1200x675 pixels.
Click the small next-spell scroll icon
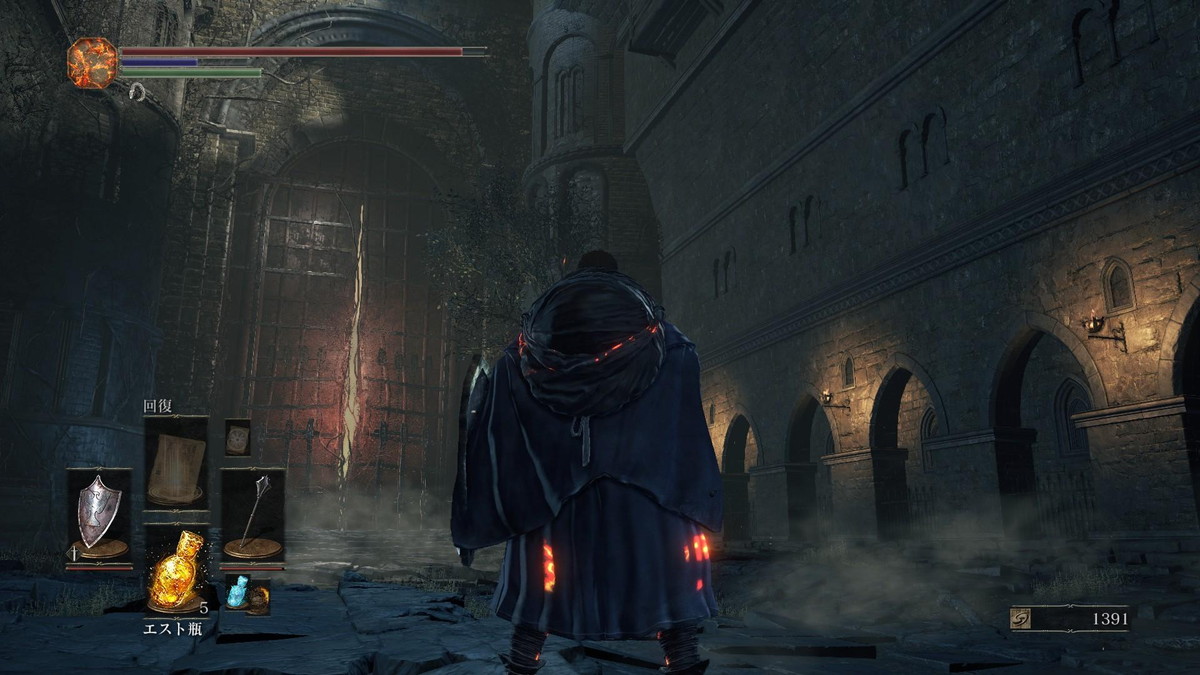237,438
